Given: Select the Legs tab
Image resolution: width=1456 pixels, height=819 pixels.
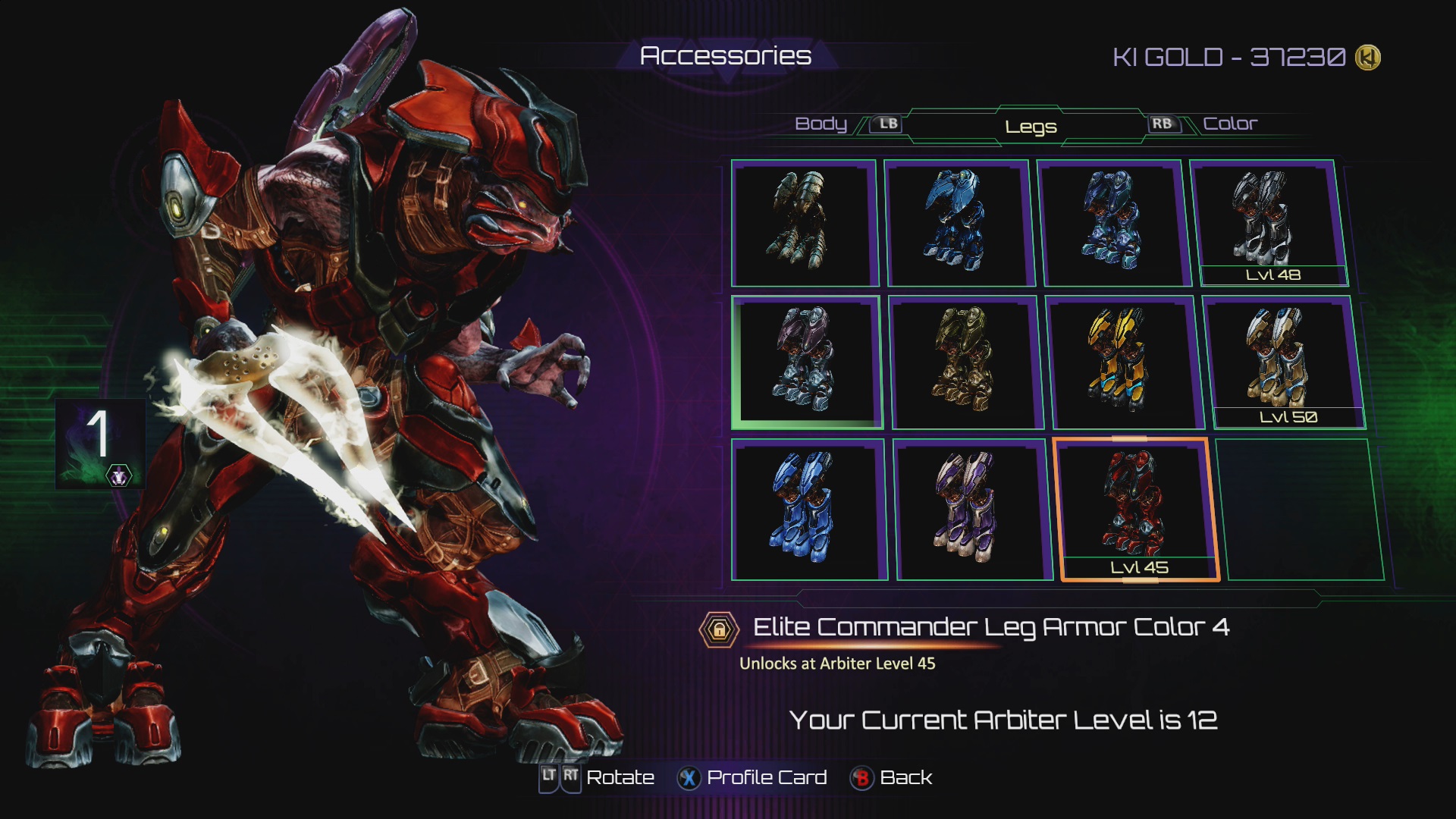Looking at the screenshot, I should tap(1031, 127).
